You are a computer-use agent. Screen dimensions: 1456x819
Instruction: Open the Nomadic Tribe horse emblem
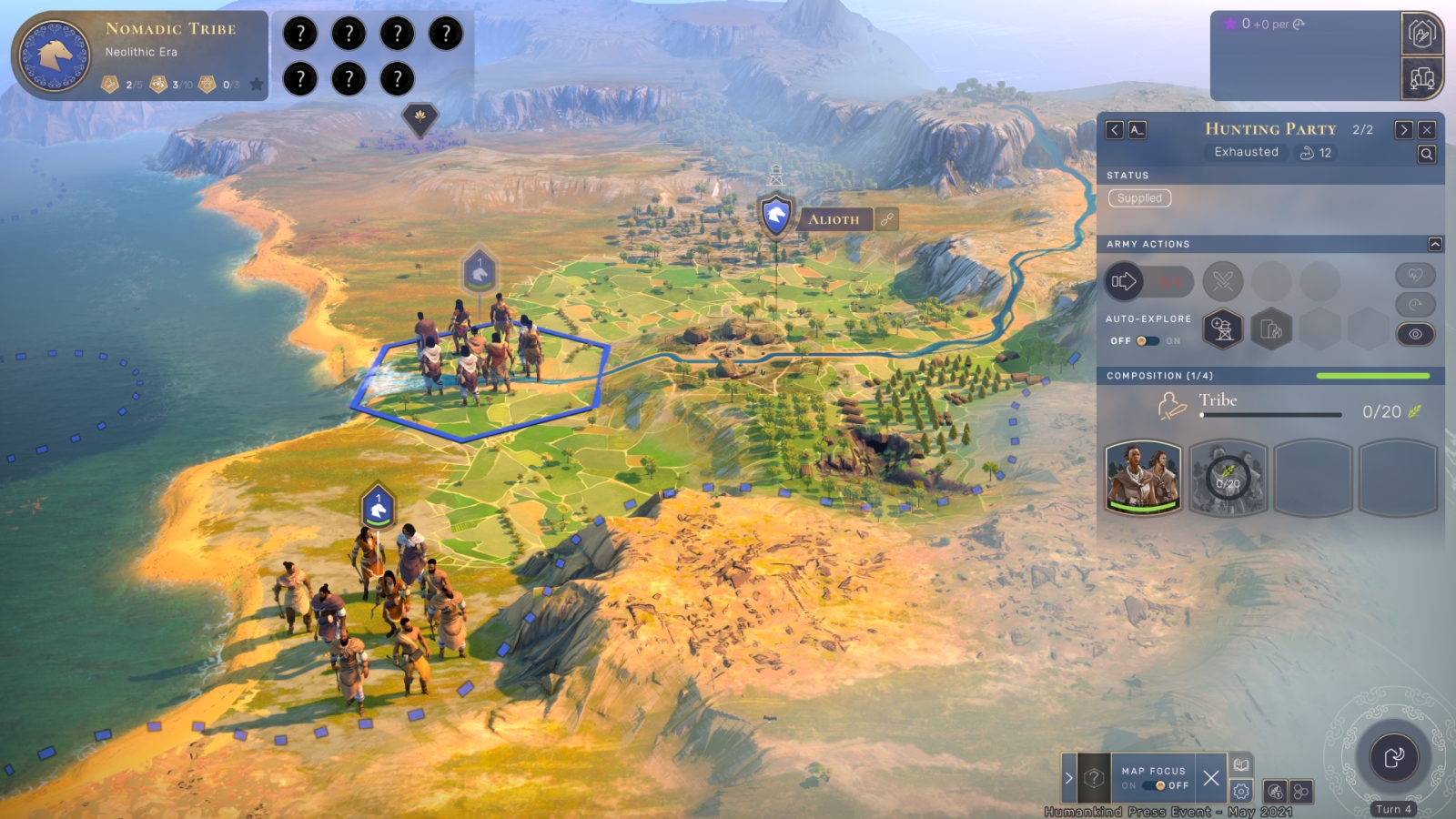point(55,56)
